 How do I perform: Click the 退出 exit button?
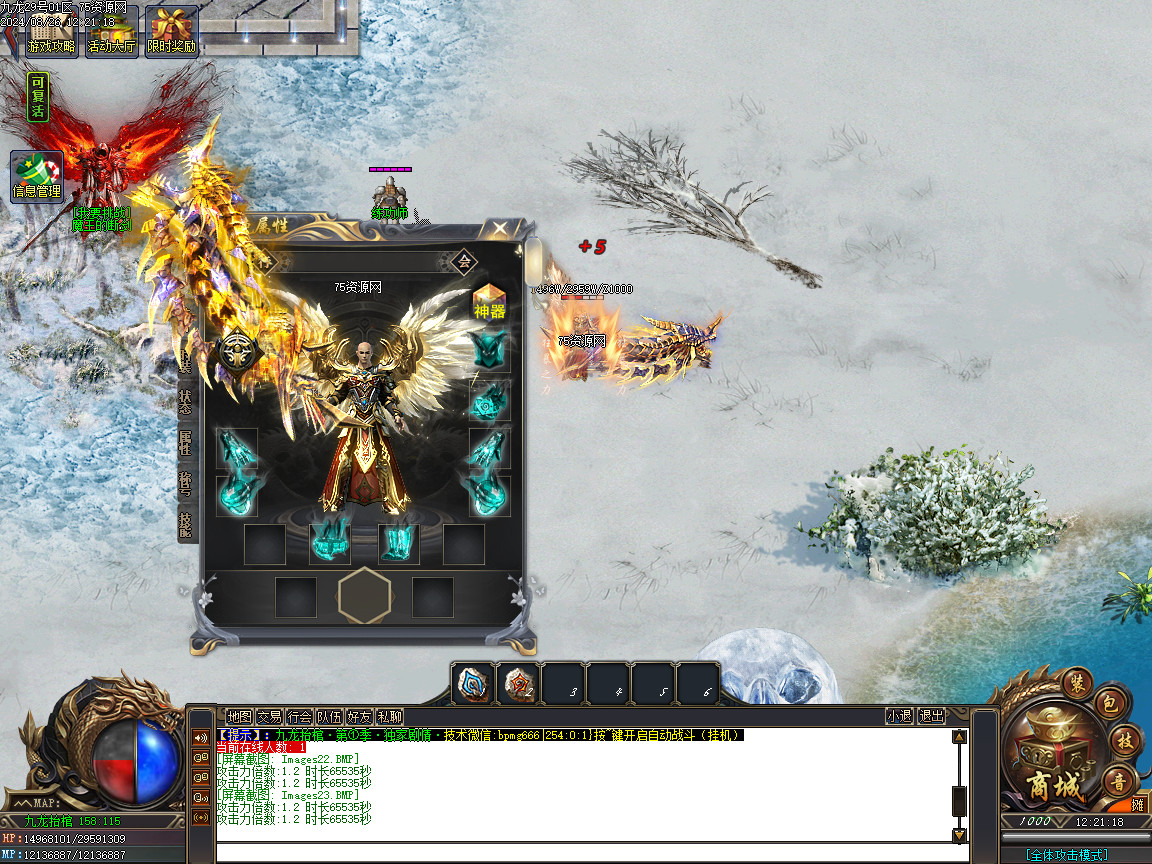(932, 716)
